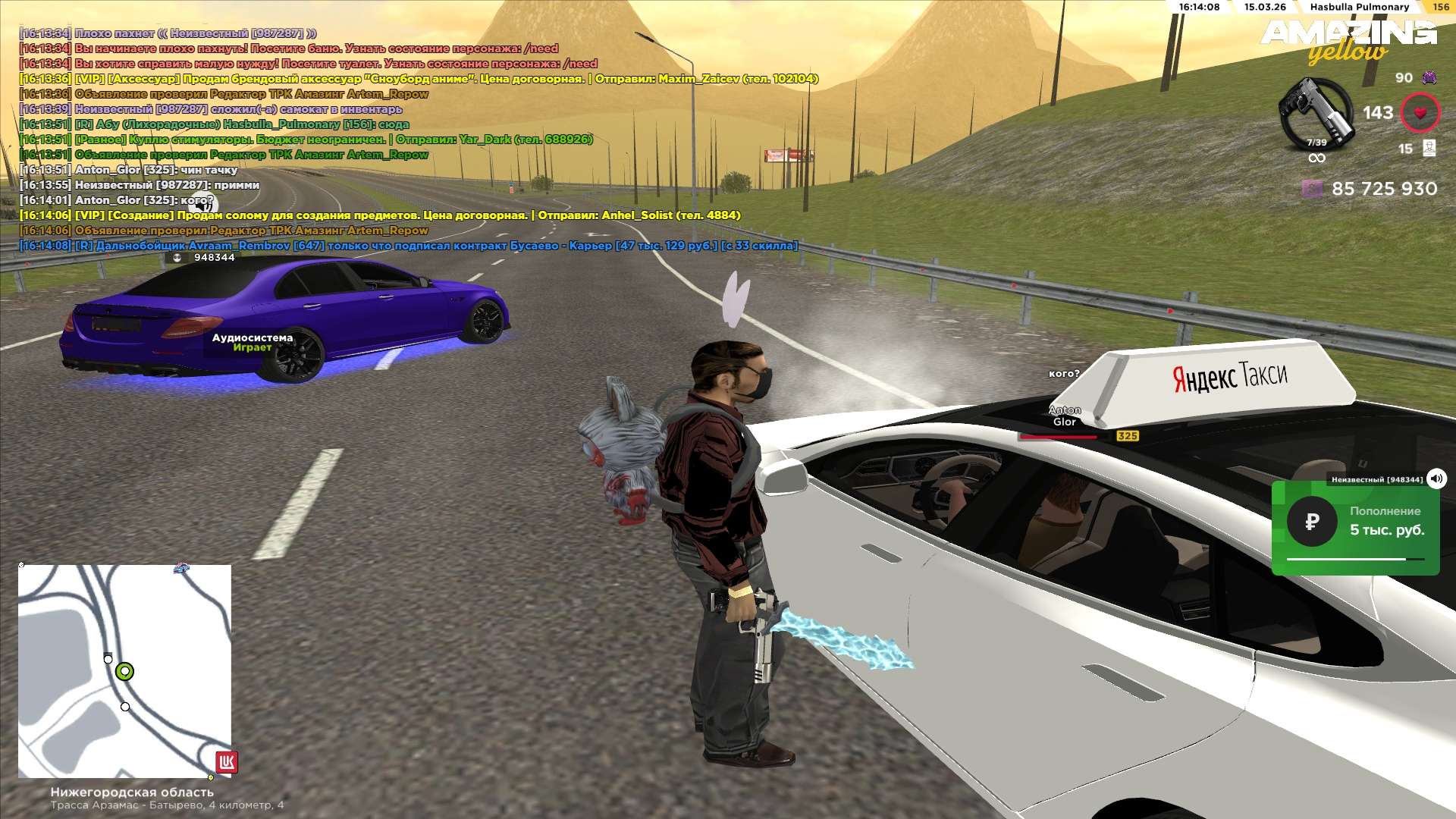Open the 5 тыс. руб. top-up notification
The width and height of the screenshot is (1456, 819).
[1355, 528]
